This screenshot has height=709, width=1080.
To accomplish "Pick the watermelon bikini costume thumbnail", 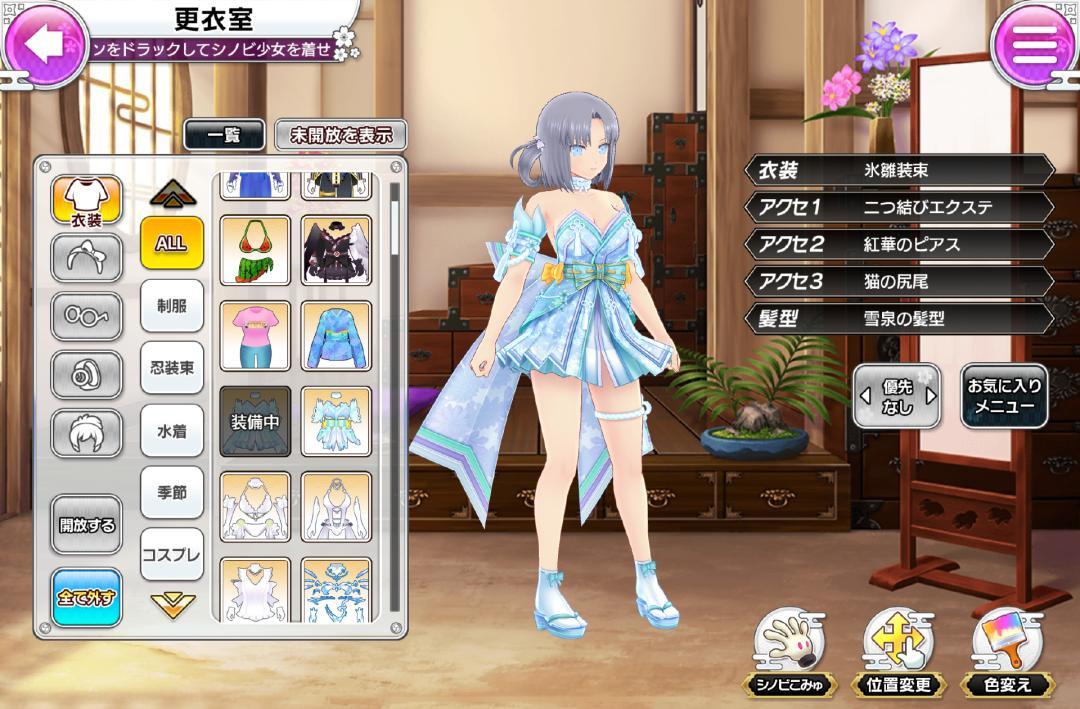I will tap(255, 250).
